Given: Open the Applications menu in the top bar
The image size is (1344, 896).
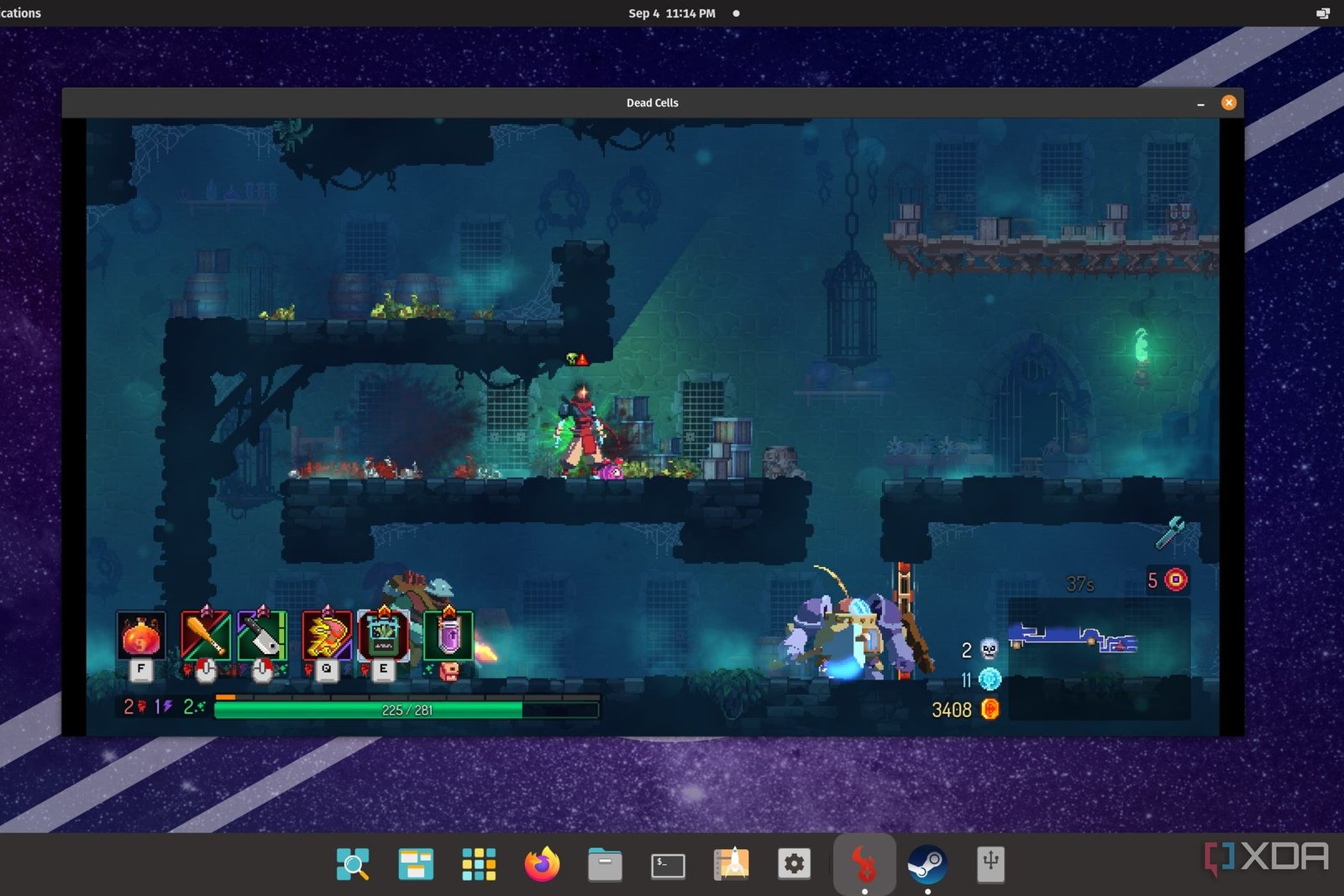Looking at the screenshot, I should [x=18, y=13].
